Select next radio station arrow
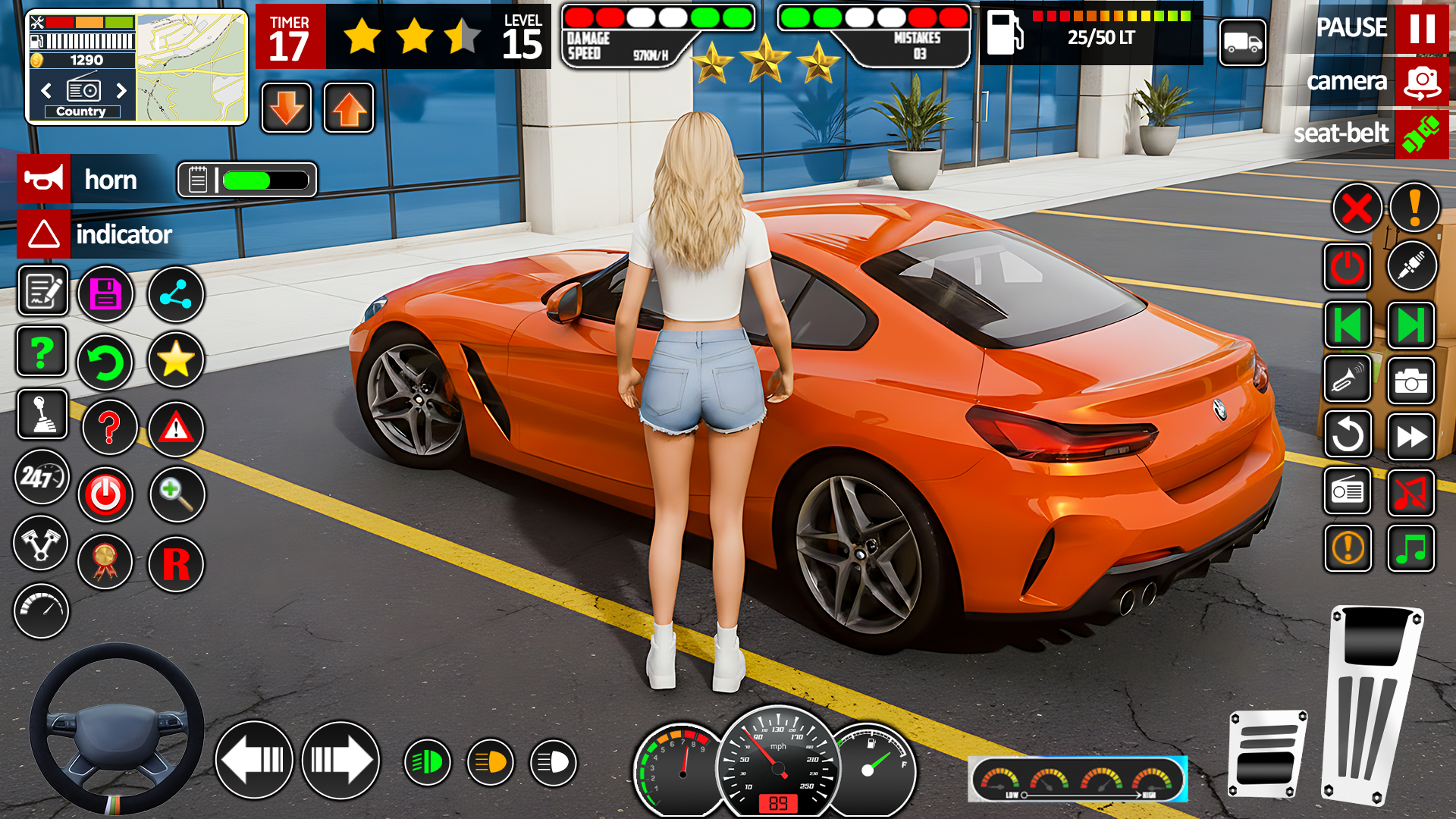Screen dimensions: 1456x819 pos(121,91)
